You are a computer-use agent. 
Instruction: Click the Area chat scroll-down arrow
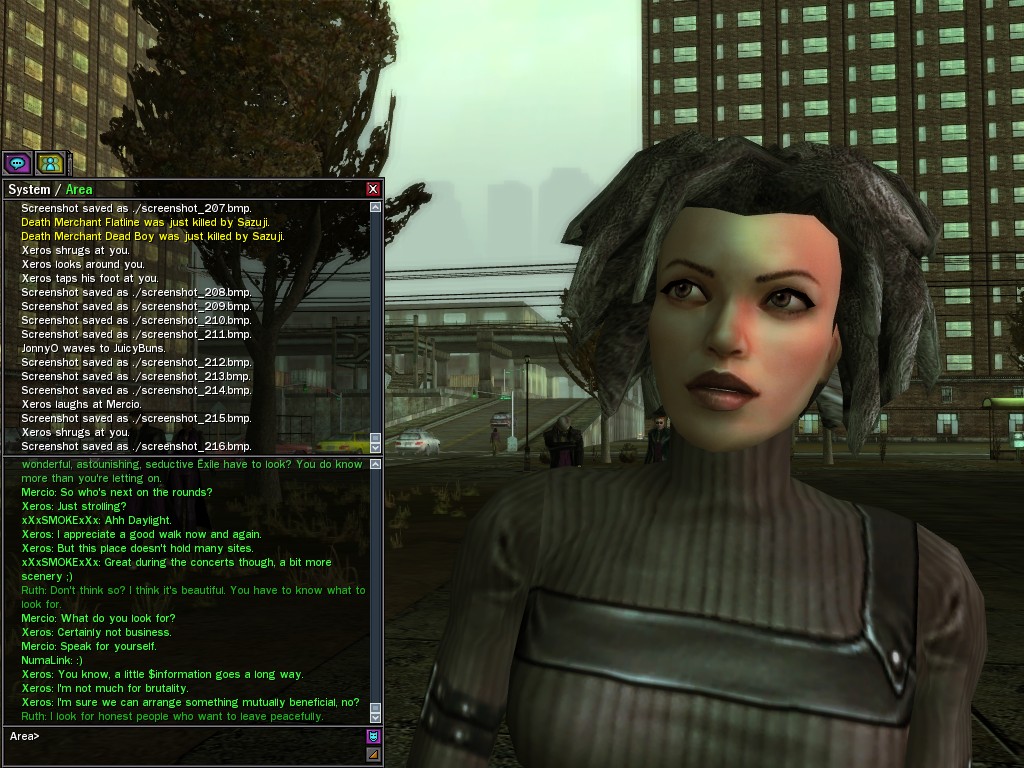coord(376,716)
